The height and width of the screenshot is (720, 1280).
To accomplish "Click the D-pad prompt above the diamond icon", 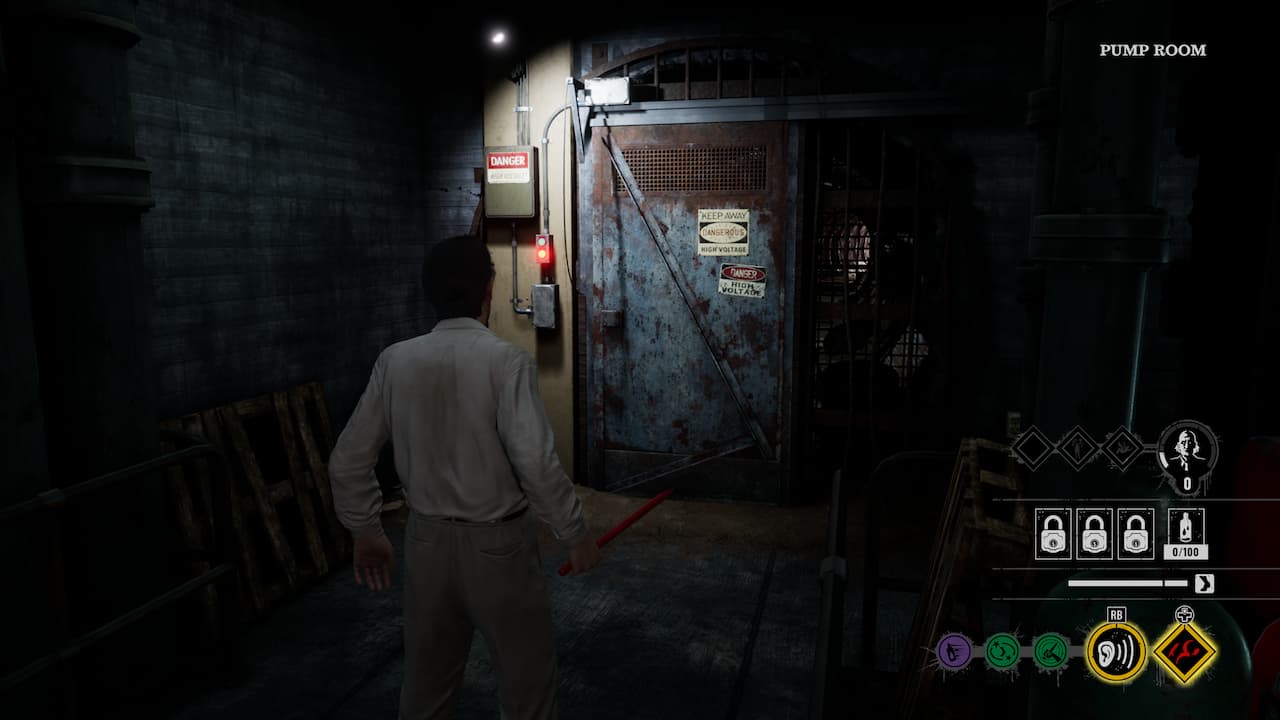I will point(1185,612).
